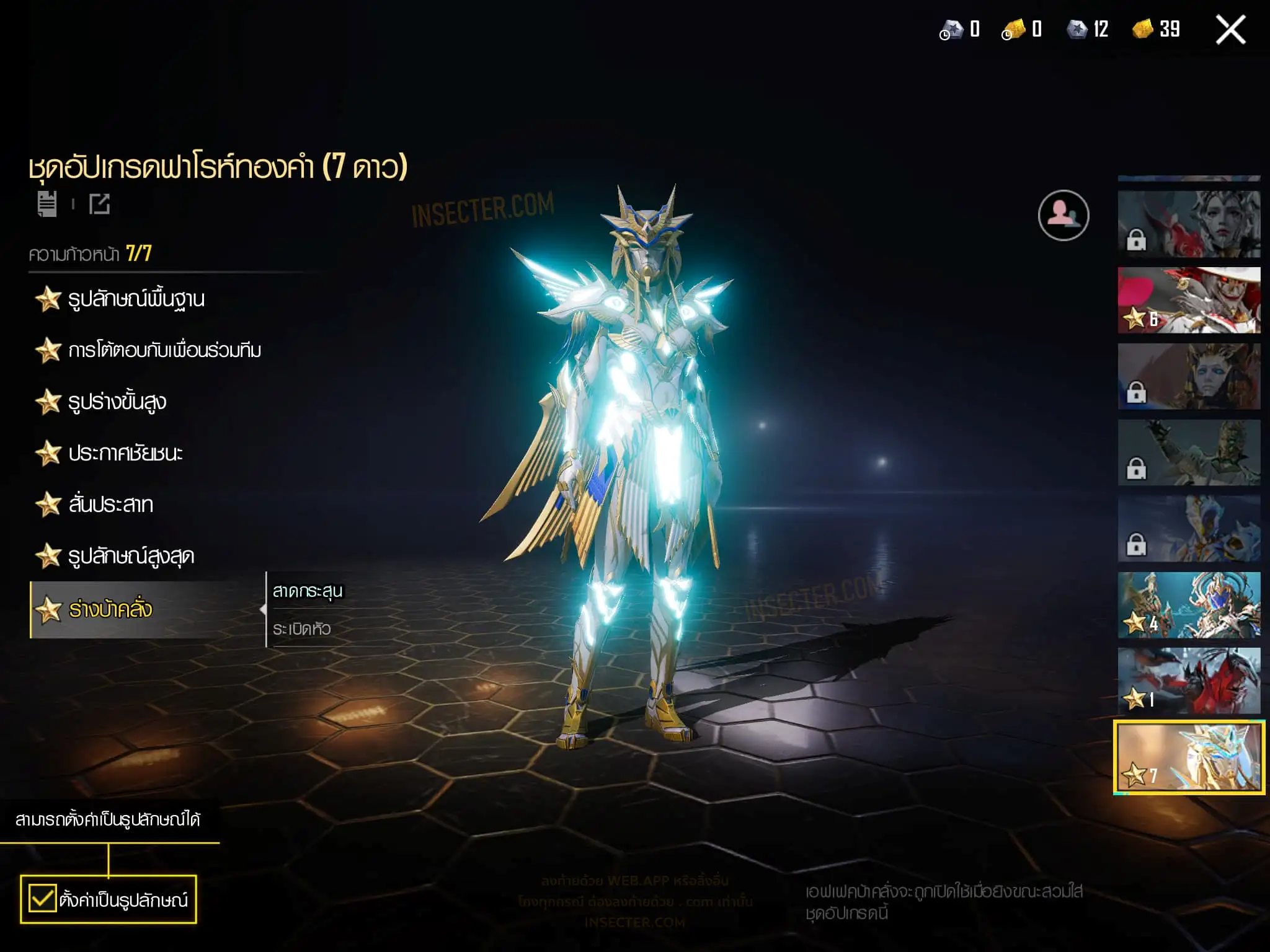Click the share icon under the title
The height and width of the screenshot is (952, 1270).
(99, 204)
